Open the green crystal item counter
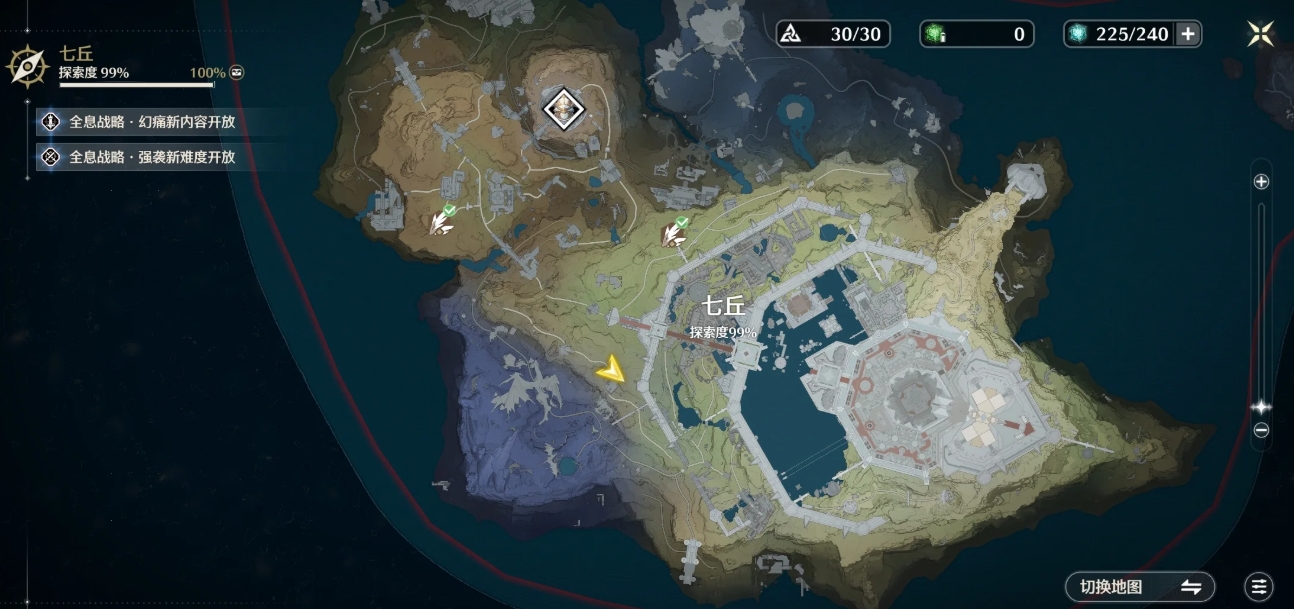 point(975,34)
